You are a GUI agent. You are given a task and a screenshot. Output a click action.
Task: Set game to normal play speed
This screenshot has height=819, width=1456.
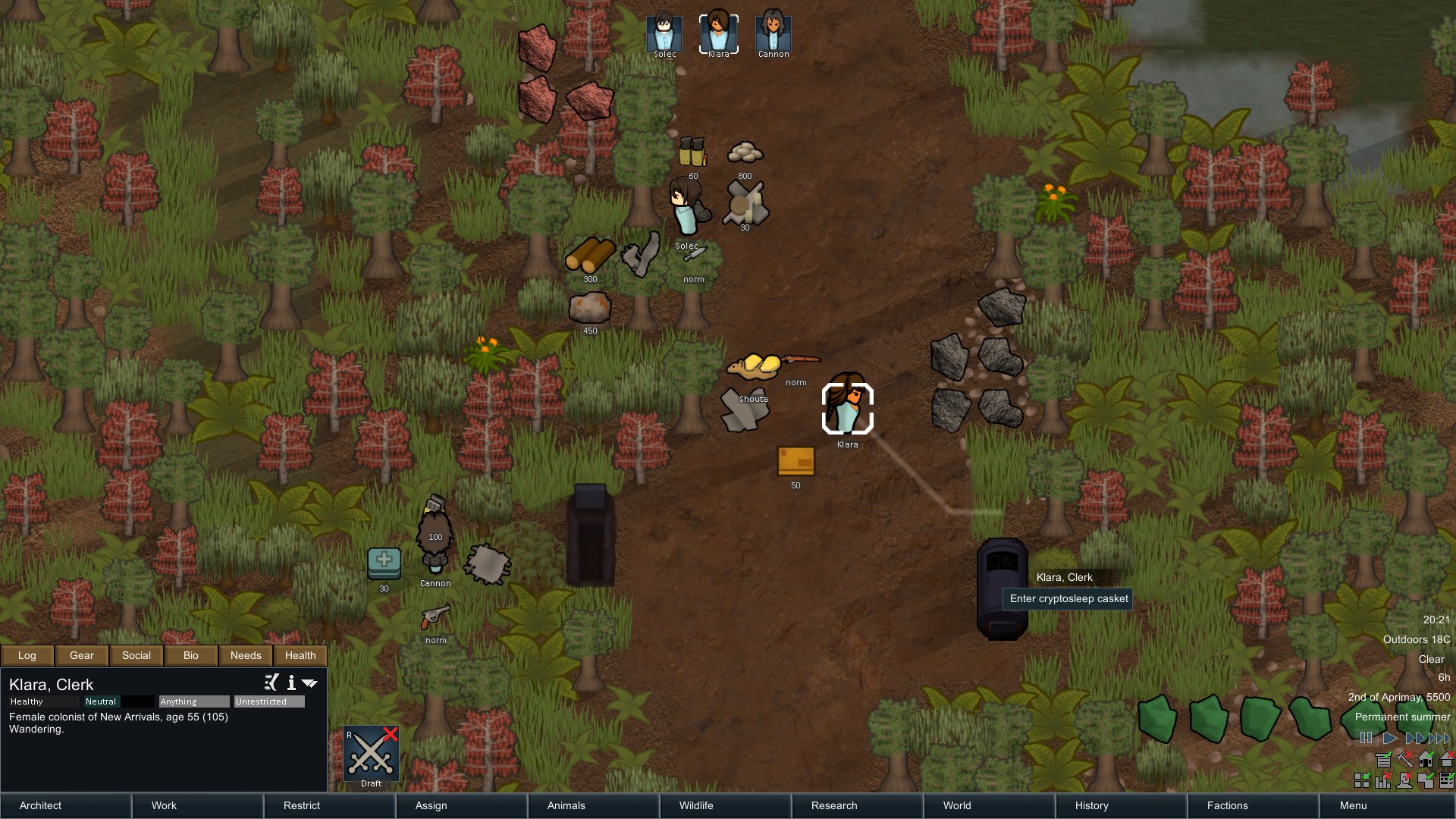coord(1390,738)
